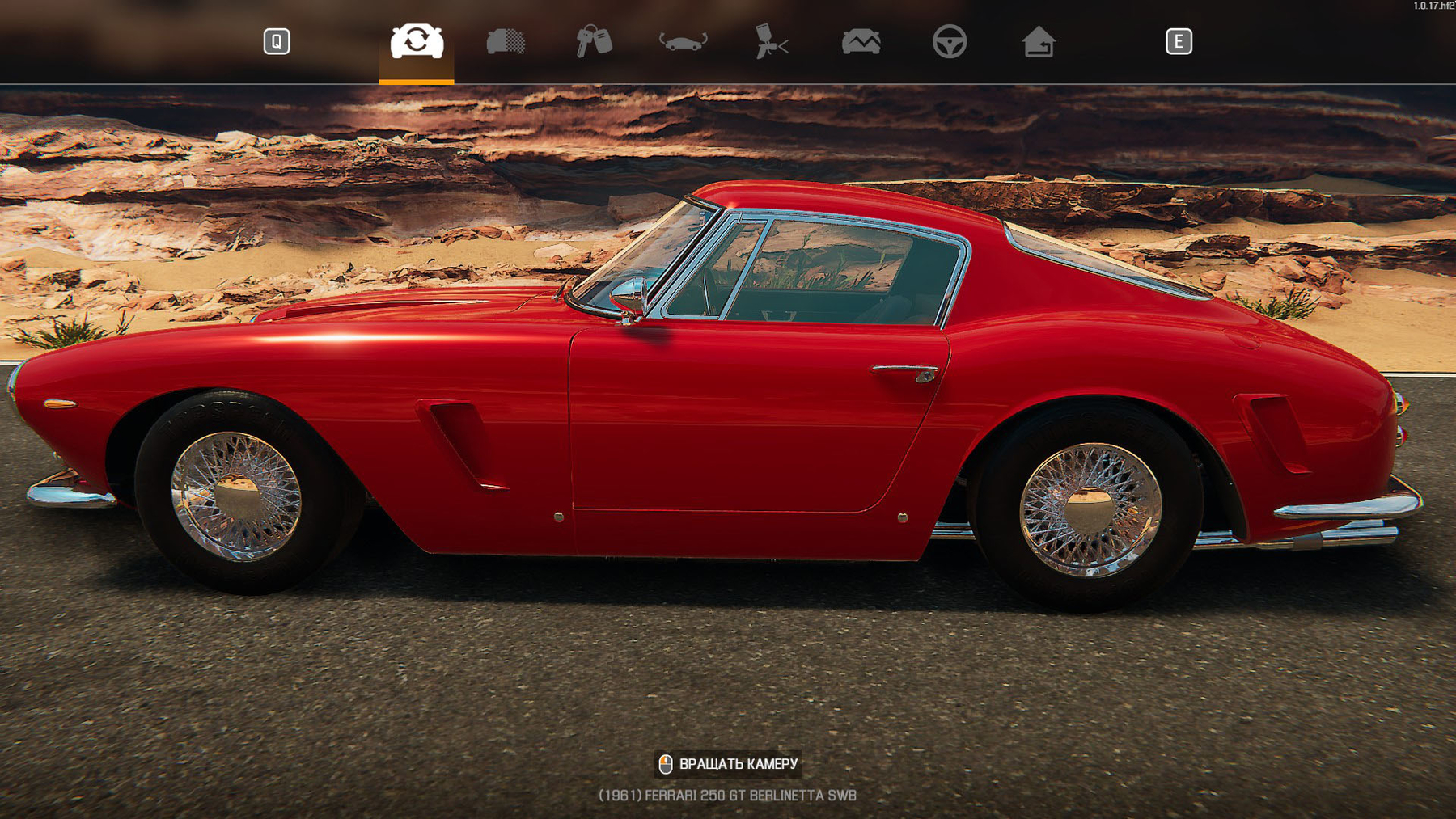The width and height of the screenshot is (1456, 819).
Task: Switch to the spray gun paint tab
Action: pos(771,41)
